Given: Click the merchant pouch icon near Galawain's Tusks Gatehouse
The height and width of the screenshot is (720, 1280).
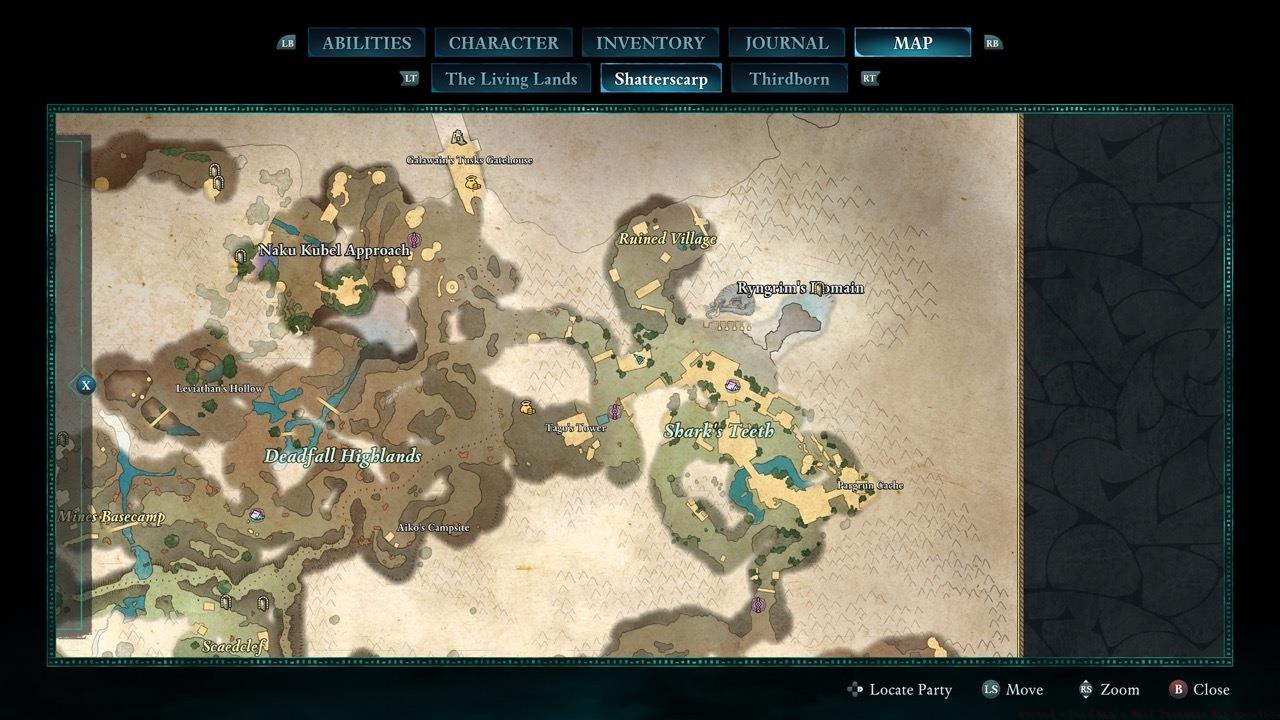Looking at the screenshot, I should click(x=471, y=183).
